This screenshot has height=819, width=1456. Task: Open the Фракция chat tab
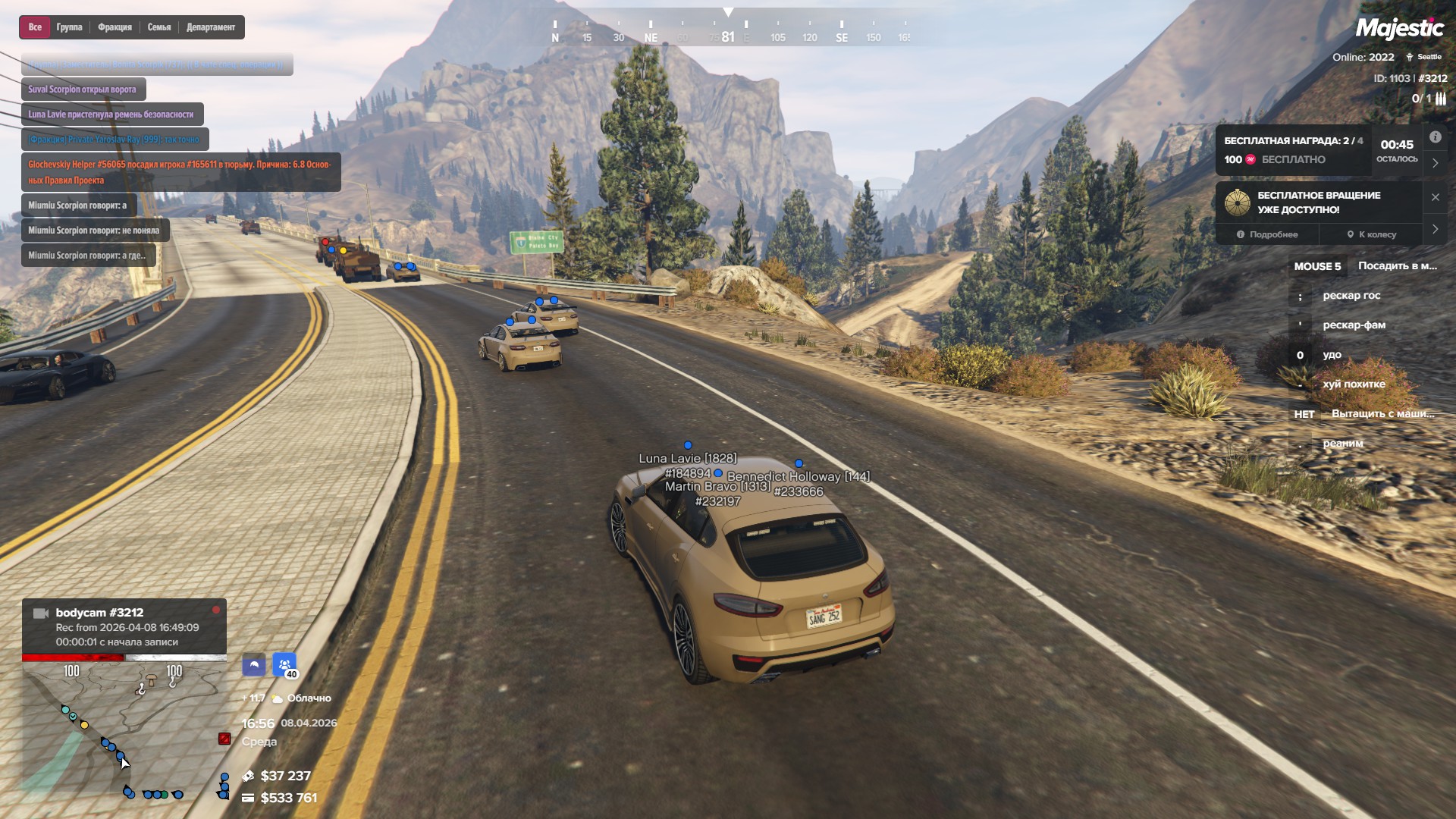tap(115, 27)
